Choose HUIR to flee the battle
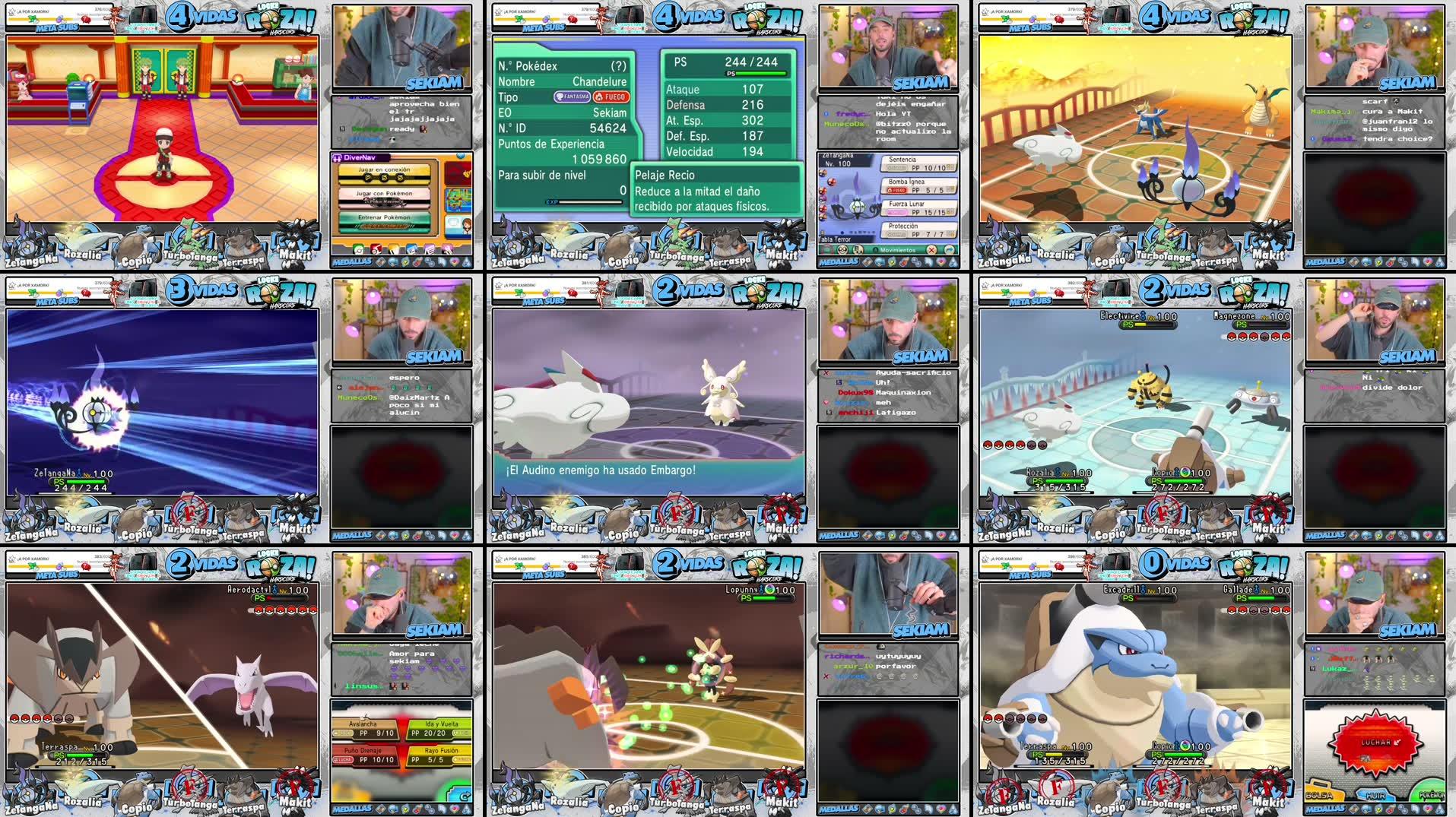1456x817 pixels. pos(1376,796)
